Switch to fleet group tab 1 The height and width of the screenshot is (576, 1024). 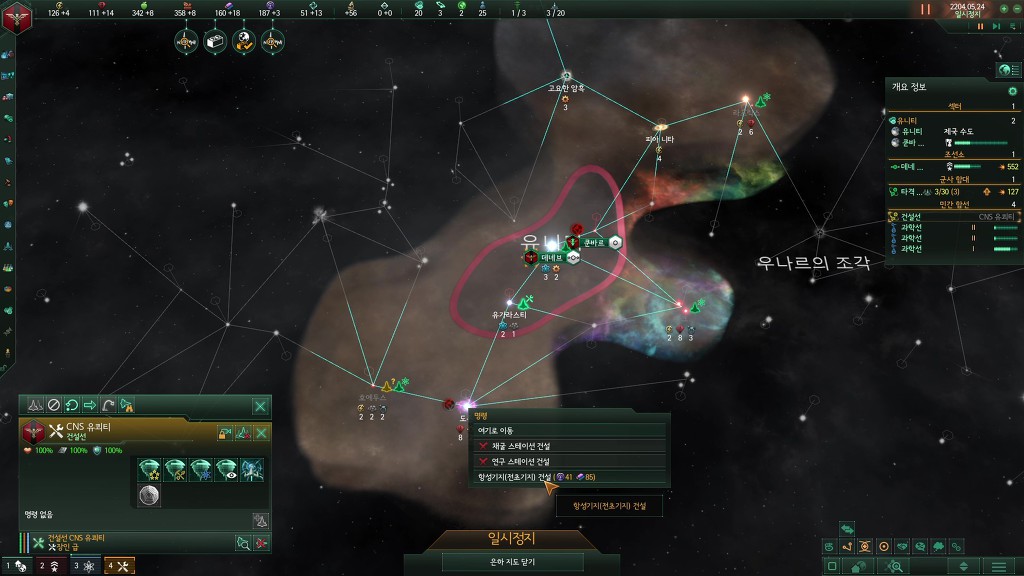15,566
